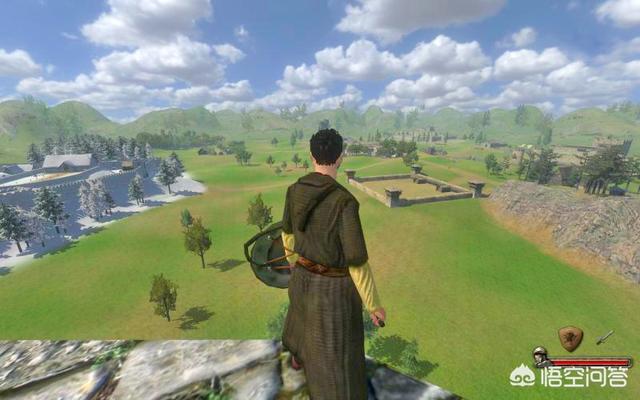
Task: Click the helmeted player portrait icon
Action: (540, 355)
